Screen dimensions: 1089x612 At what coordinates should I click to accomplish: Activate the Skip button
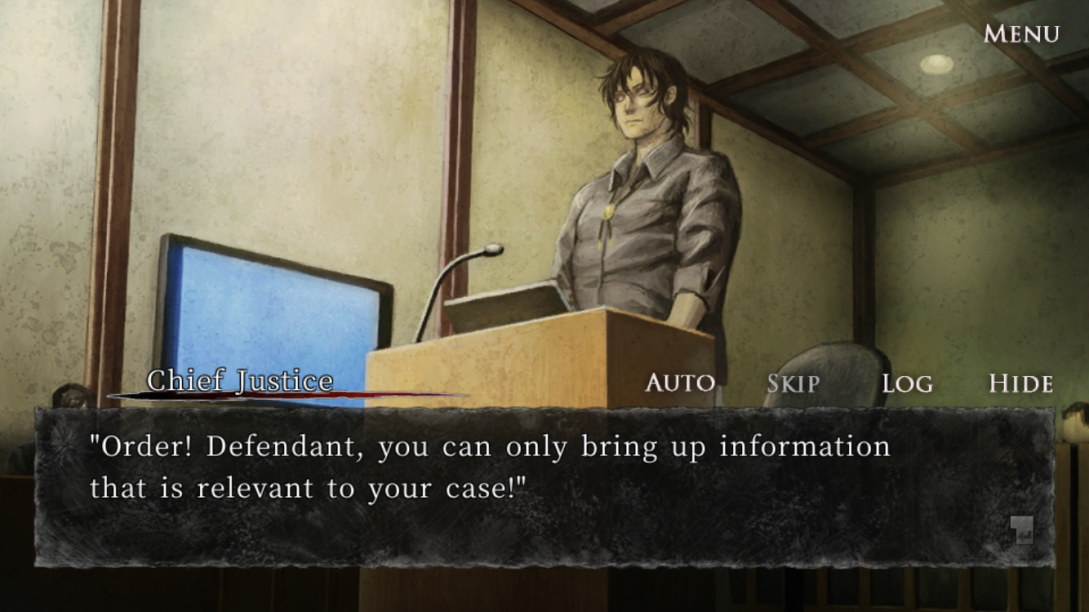793,383
